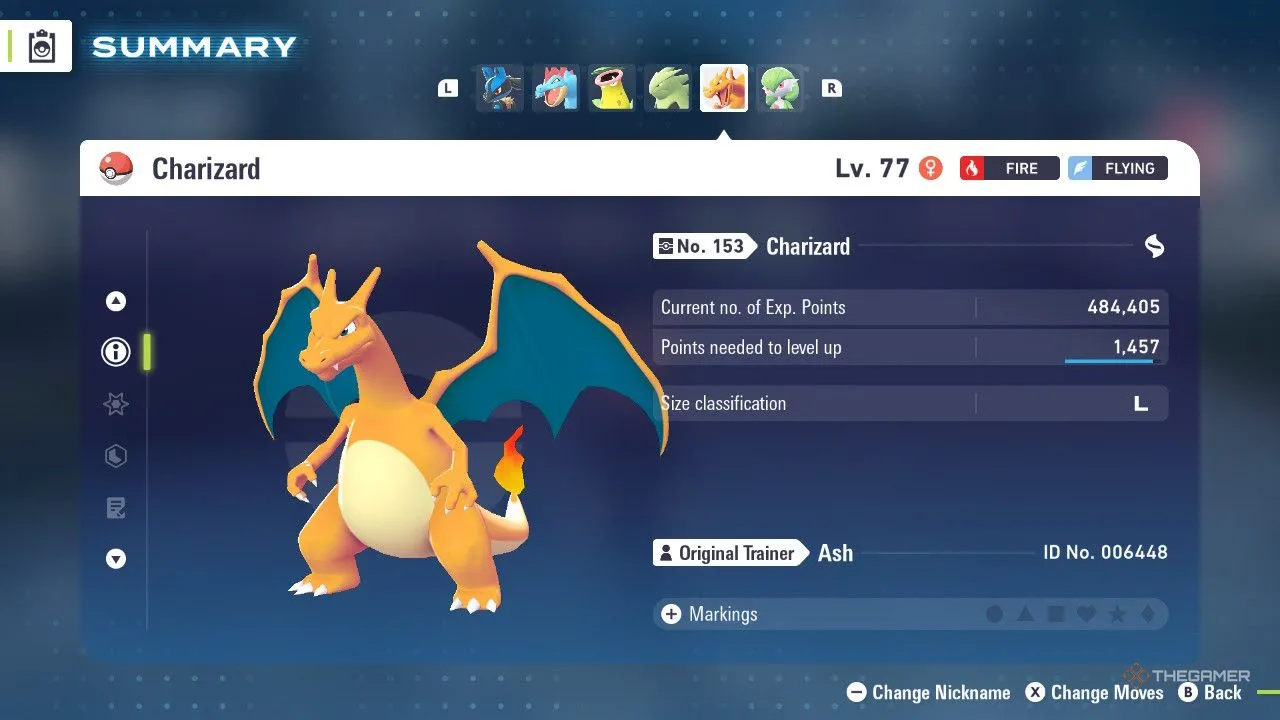
Task: Click the L shoulder button indicator
Action: coord(447,87)
